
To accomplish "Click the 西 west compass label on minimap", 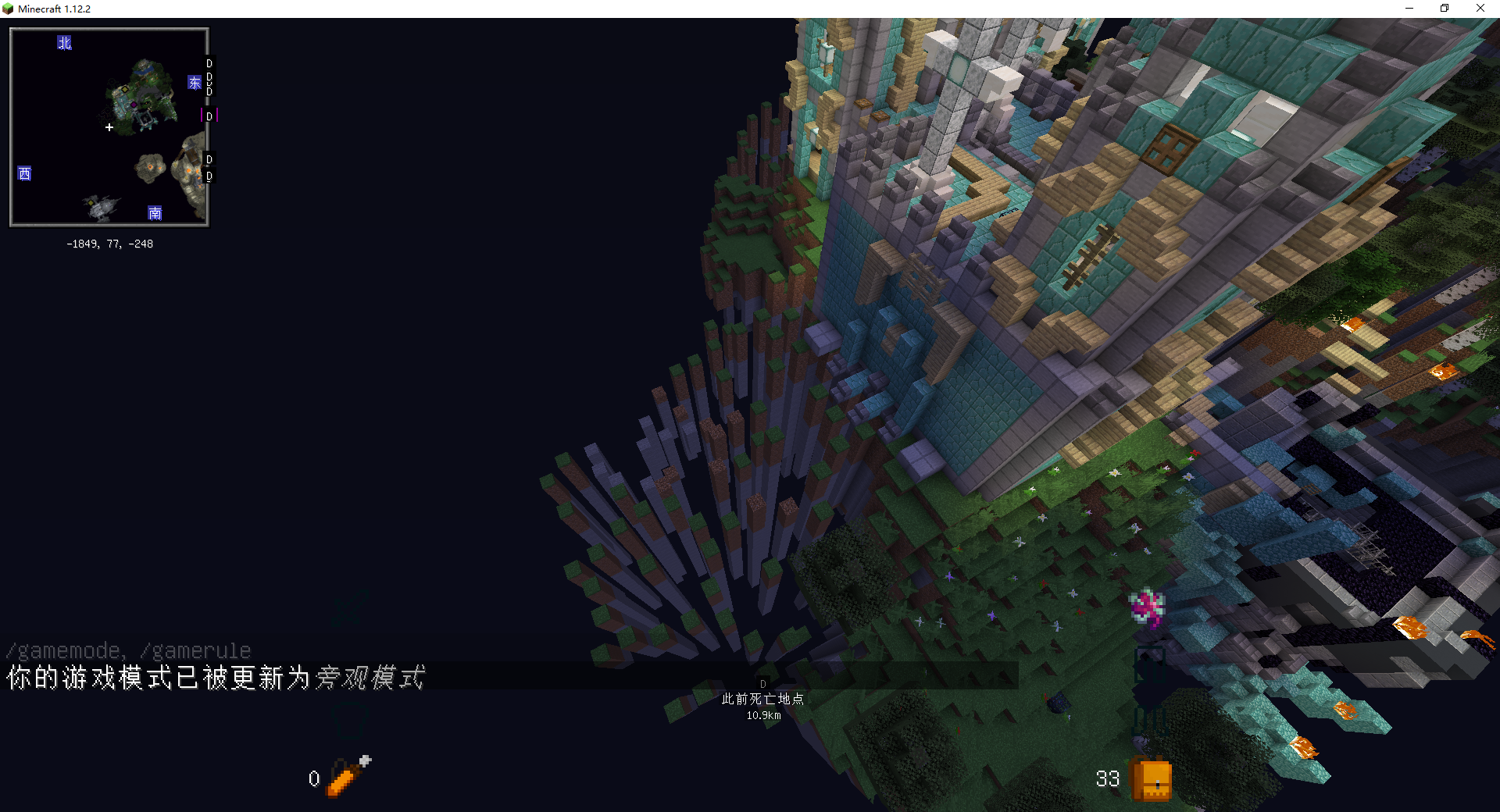I will pyautogui.click(x=25, y=174).
